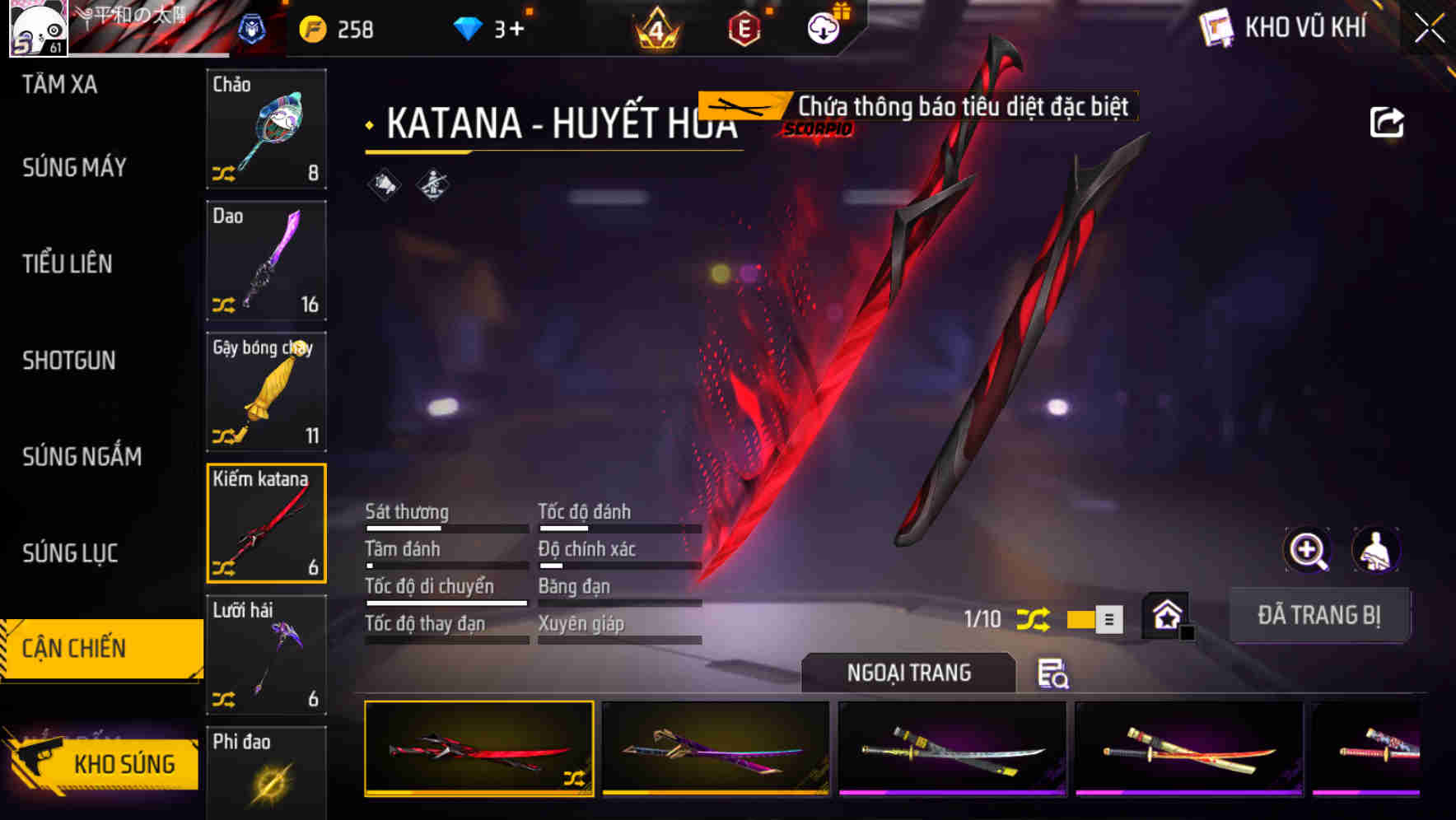Click the magnifying glass zoom icon

pyautogui.click(x=1308, y=550)
